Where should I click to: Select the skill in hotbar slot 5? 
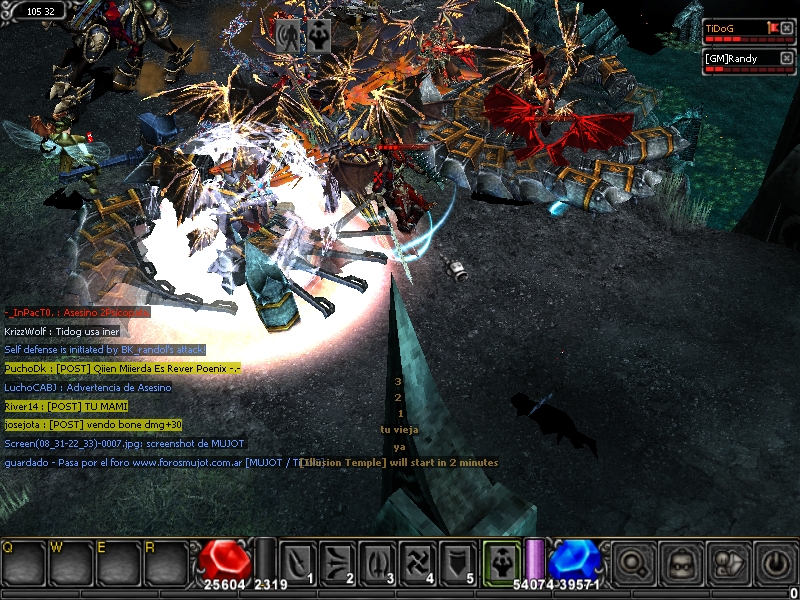(x=457, y=562)
